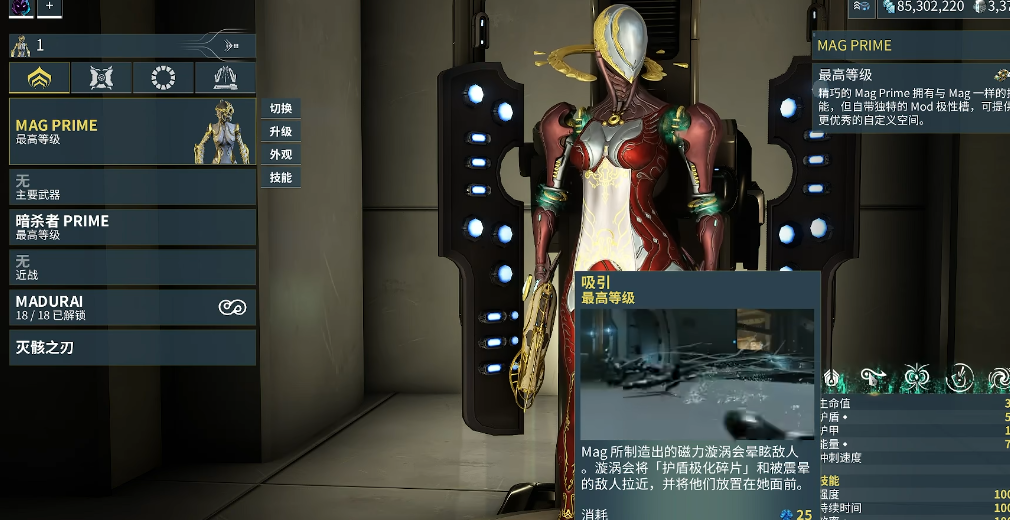
Task: Show the 技能 (abilities) panel
Action: [x=281, y=178]
